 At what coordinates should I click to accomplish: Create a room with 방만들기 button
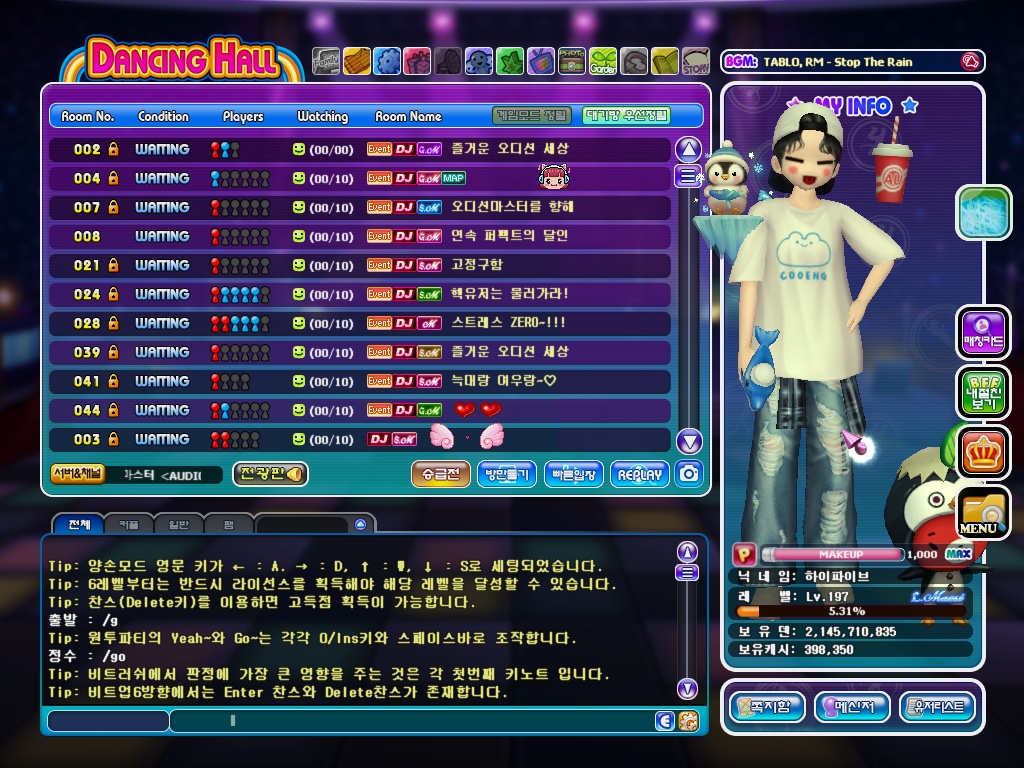(x=507, y=475)
